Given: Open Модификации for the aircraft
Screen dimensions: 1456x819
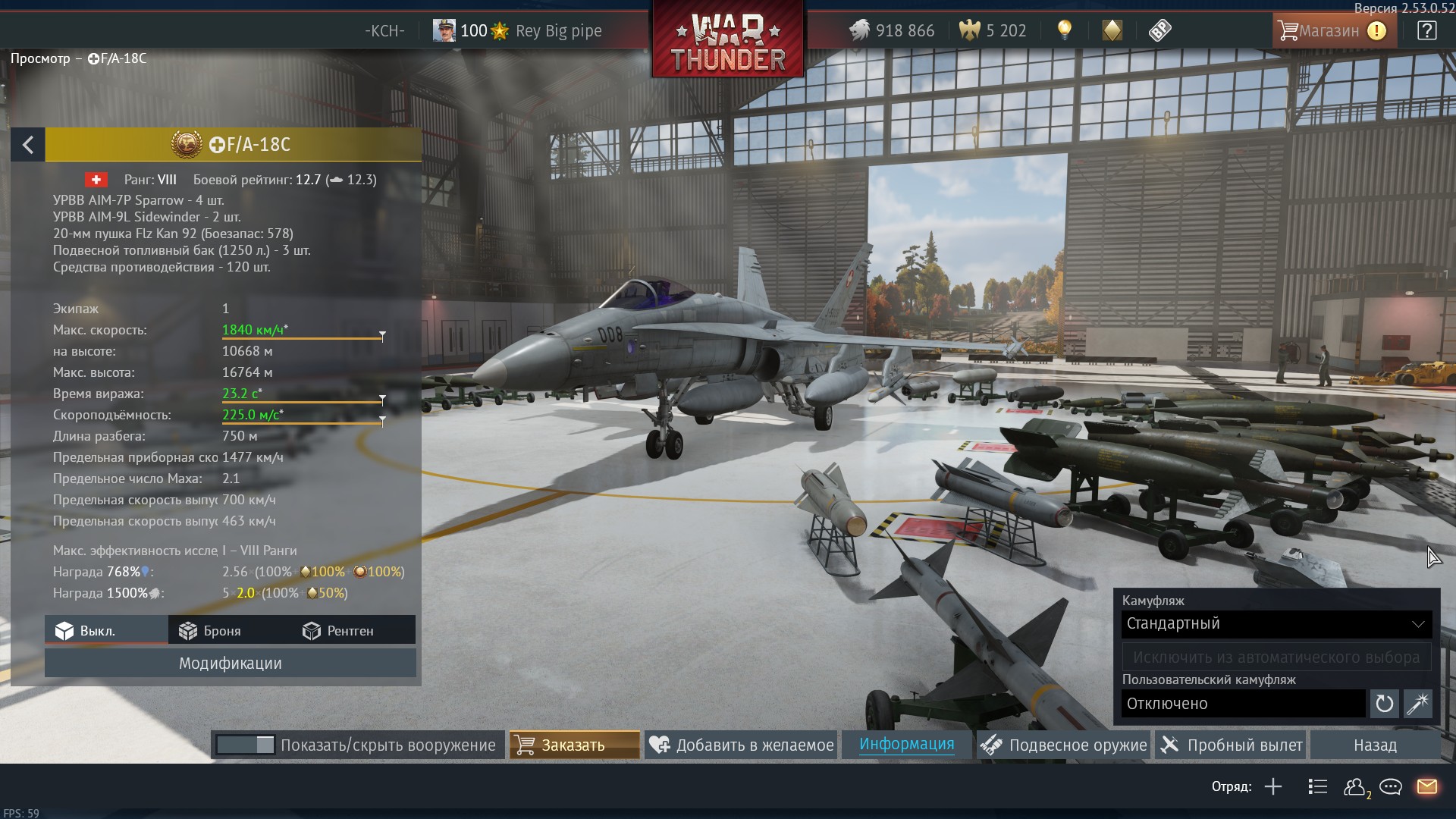Looking at the screenshot, I should coord(230,664).
